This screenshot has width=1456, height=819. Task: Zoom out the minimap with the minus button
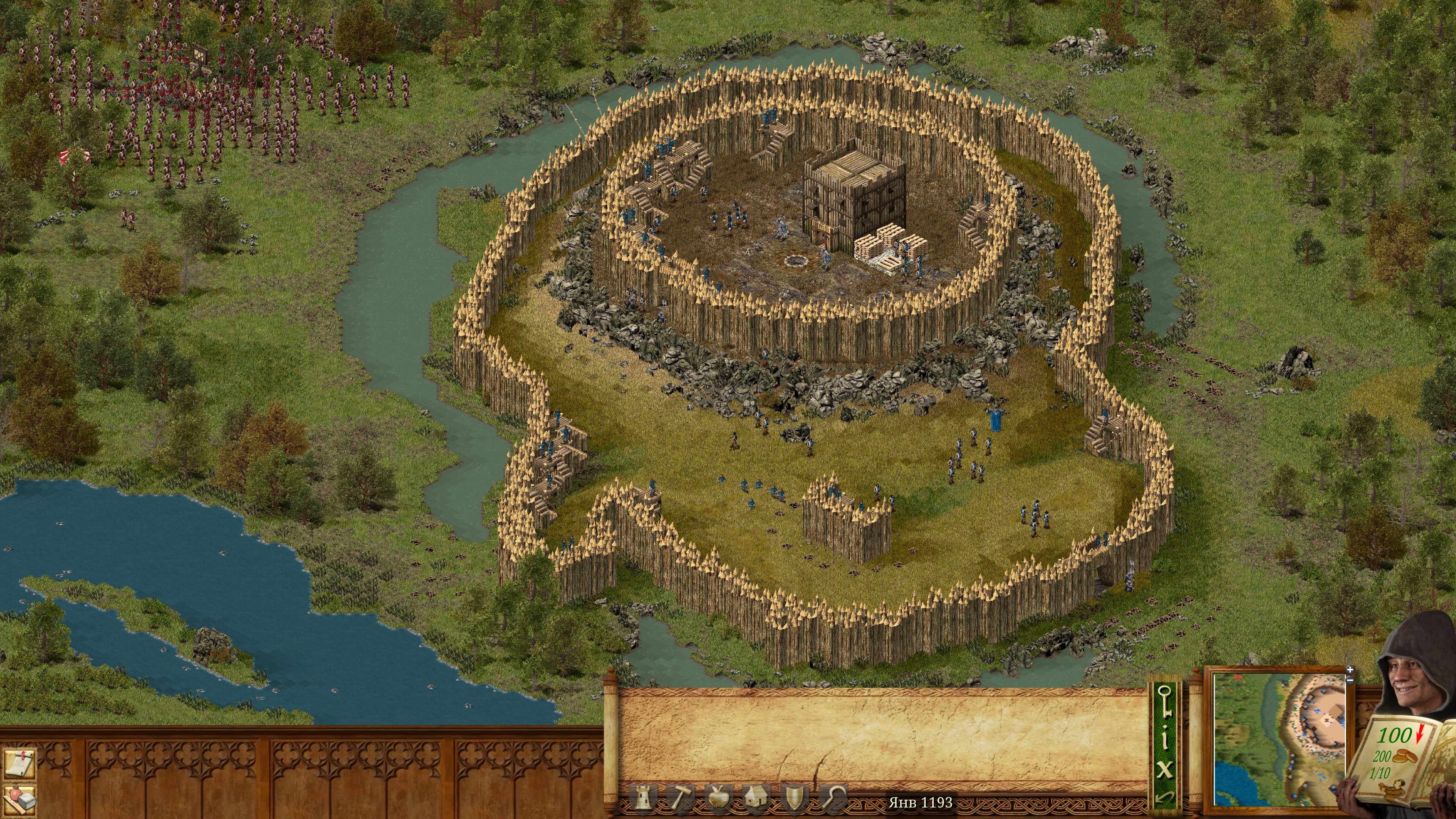[1350, 680]
